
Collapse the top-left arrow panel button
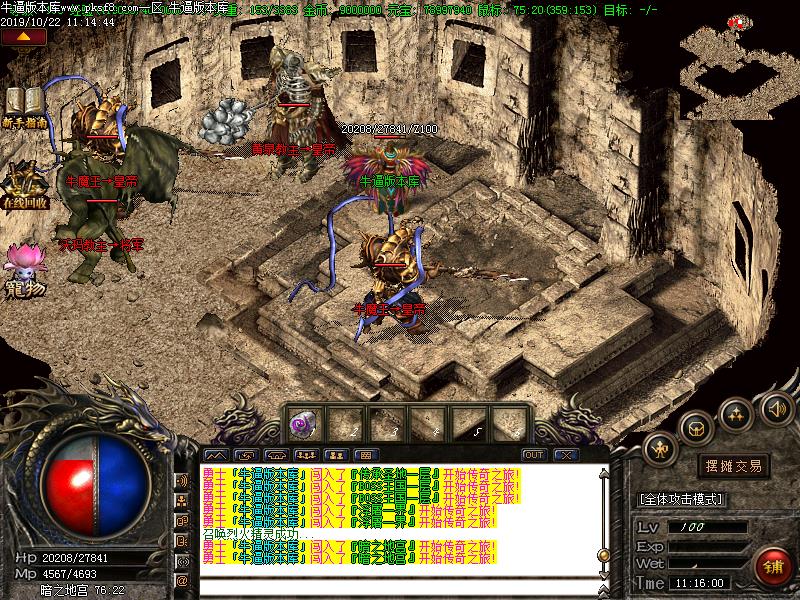[25, 37]
